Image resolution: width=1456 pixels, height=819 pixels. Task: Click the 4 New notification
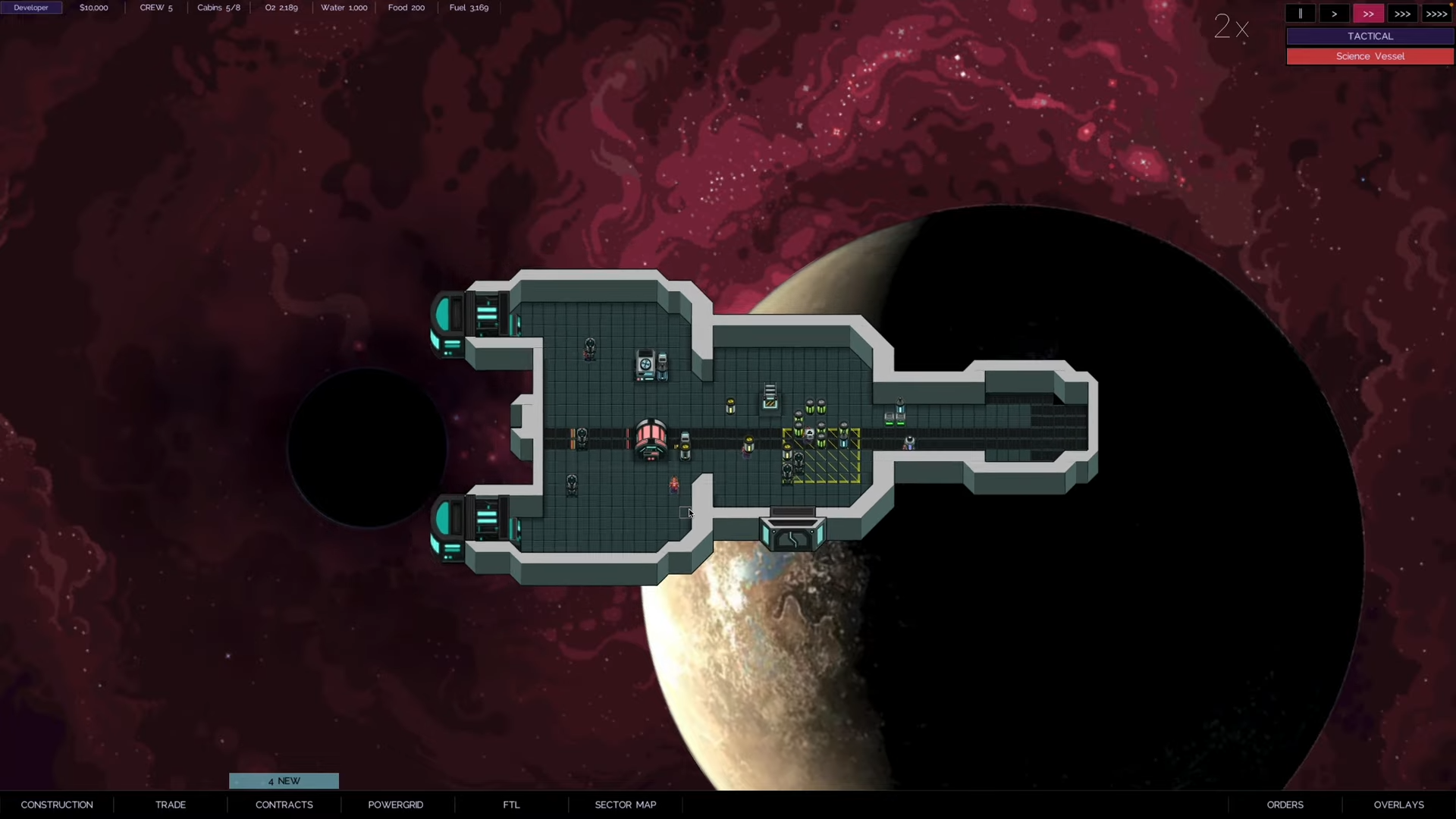(x=284, y=781)
